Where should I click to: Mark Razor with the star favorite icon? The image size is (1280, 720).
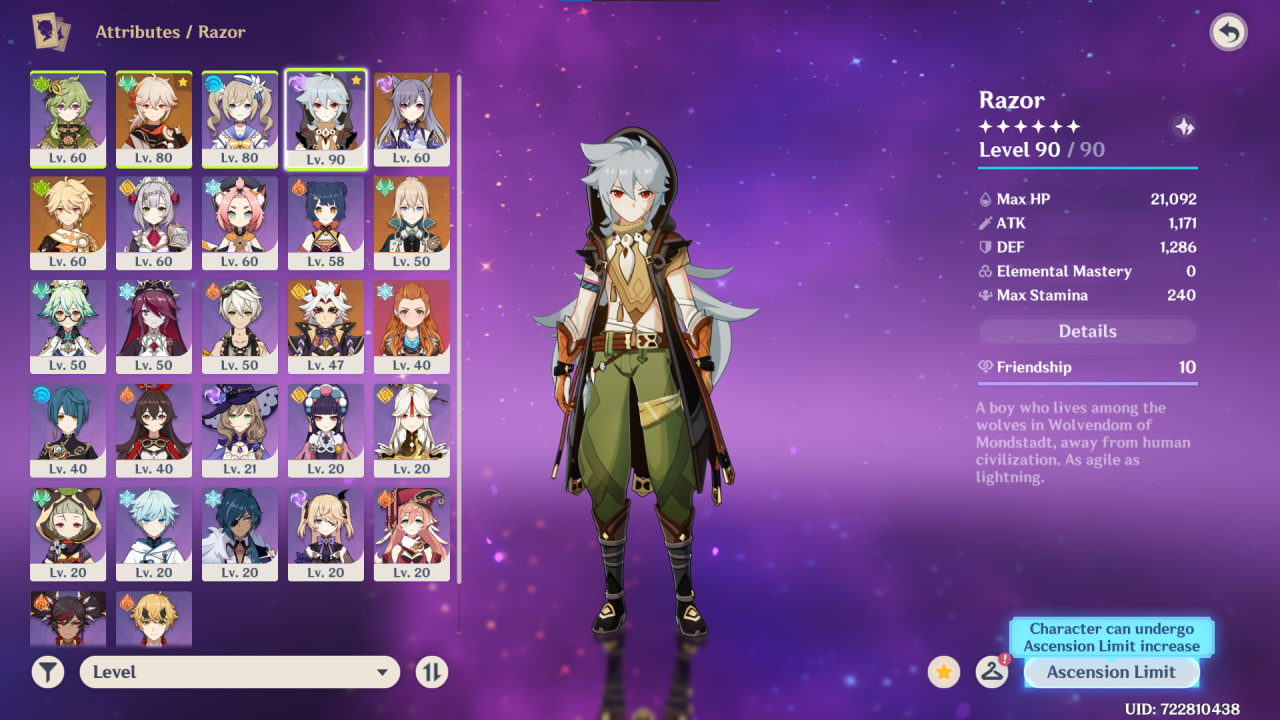pos(944,672)
